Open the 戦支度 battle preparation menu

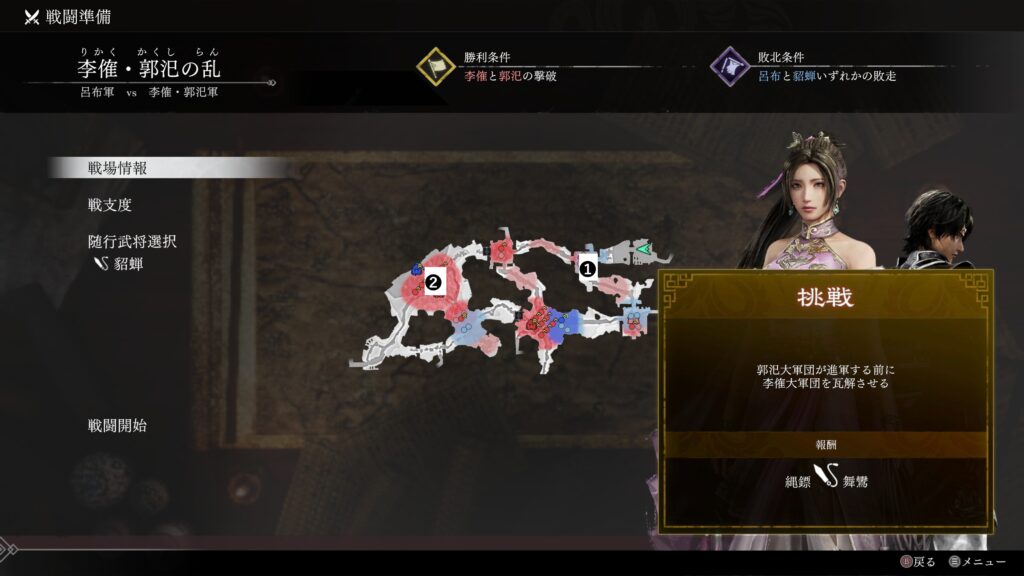(110, 205)
